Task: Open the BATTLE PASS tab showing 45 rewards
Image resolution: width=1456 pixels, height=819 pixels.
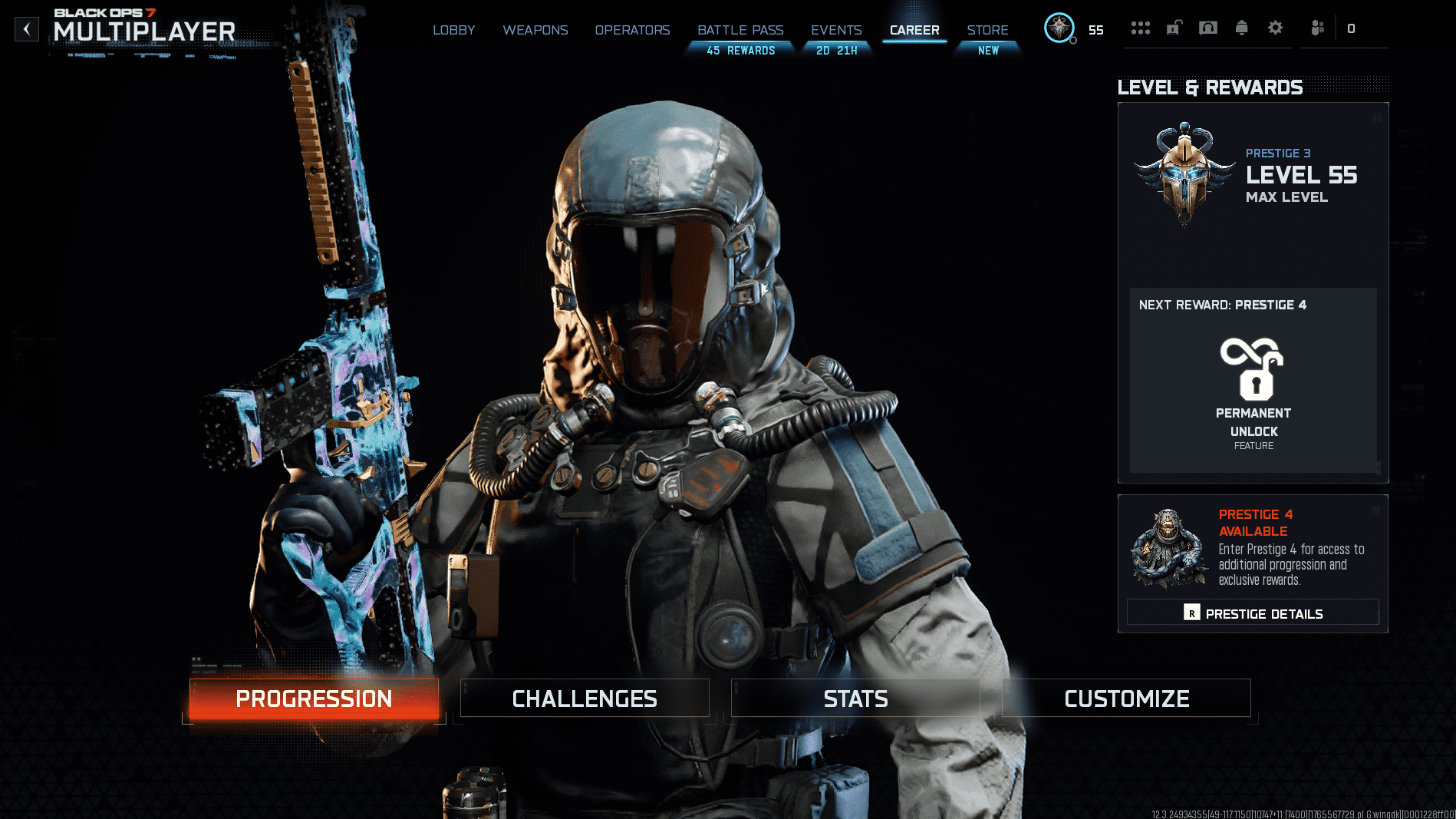Action: (740, 30)
